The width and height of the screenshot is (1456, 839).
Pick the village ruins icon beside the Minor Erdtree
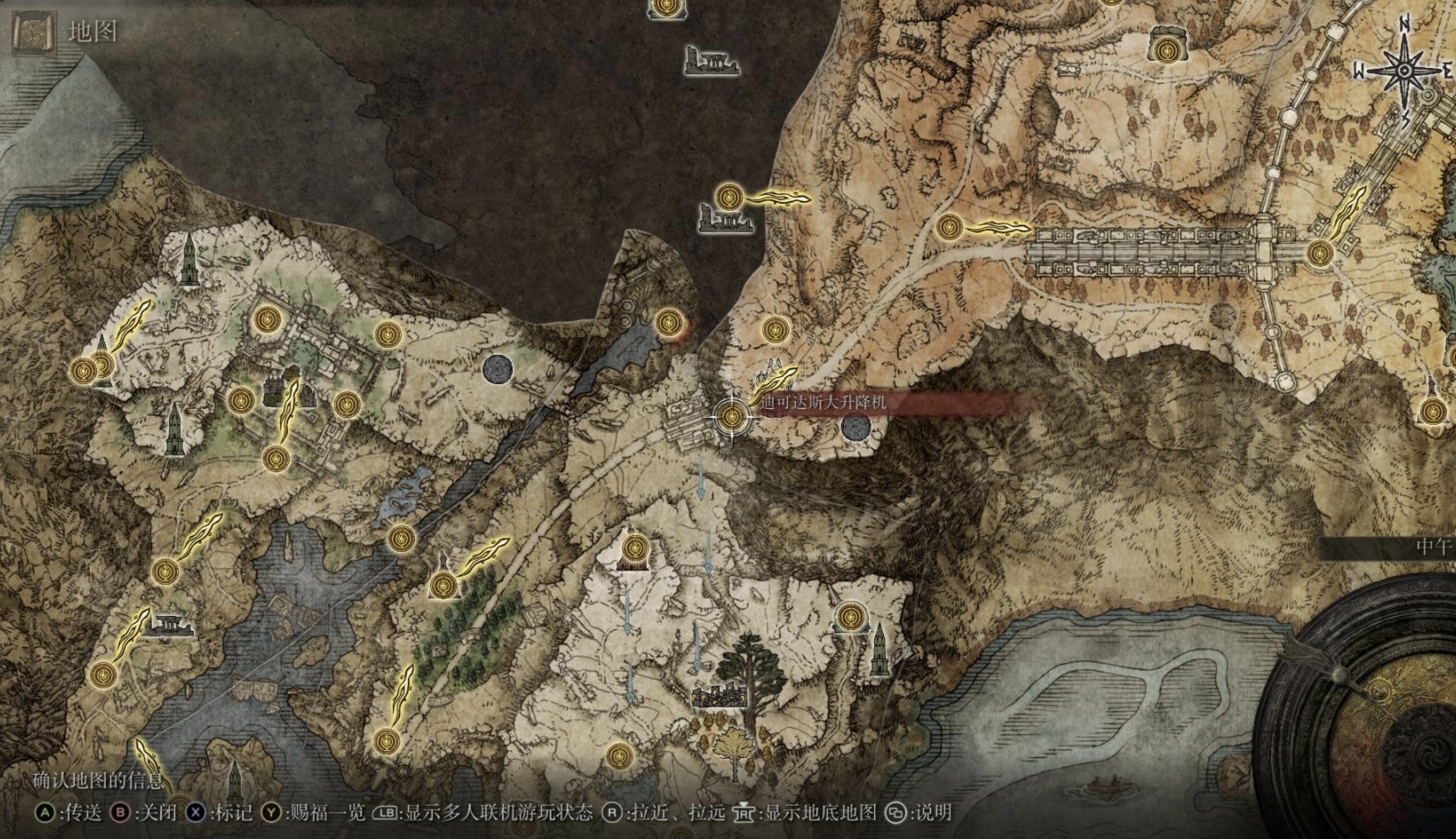pyautogui.click(x=719, y=697)
